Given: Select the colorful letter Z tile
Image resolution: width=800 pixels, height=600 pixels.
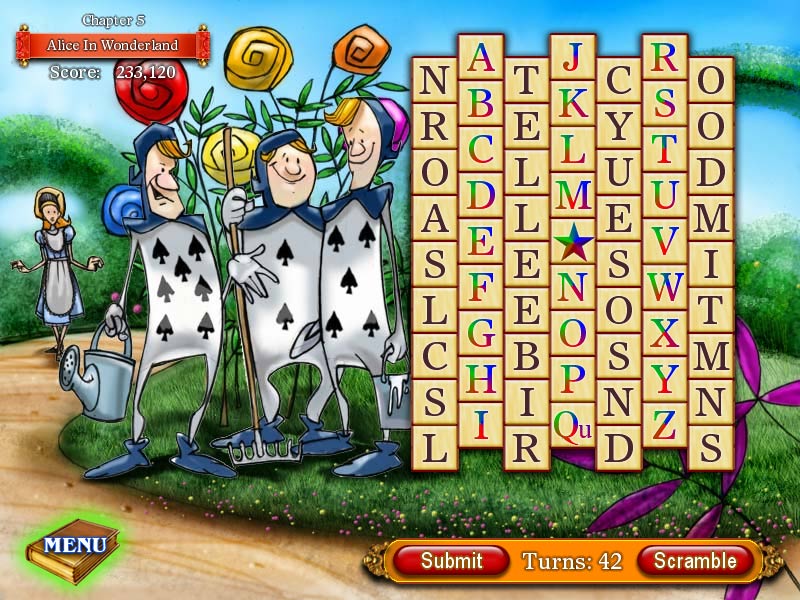Looking at the screenshot, I should click(x=665, y=424).
